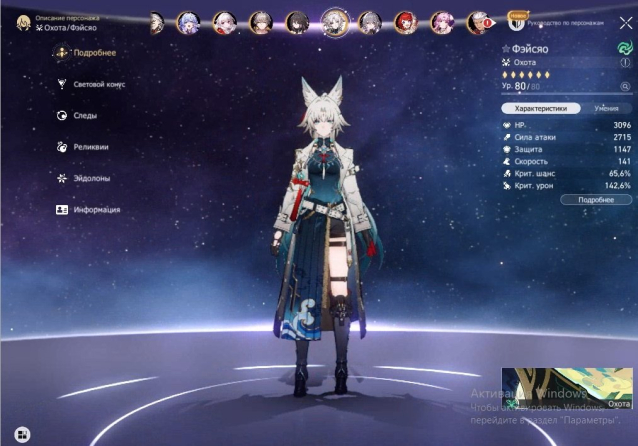Switch to the Умения tab
This screenshot has width=638, height=446.
point(605,107)
